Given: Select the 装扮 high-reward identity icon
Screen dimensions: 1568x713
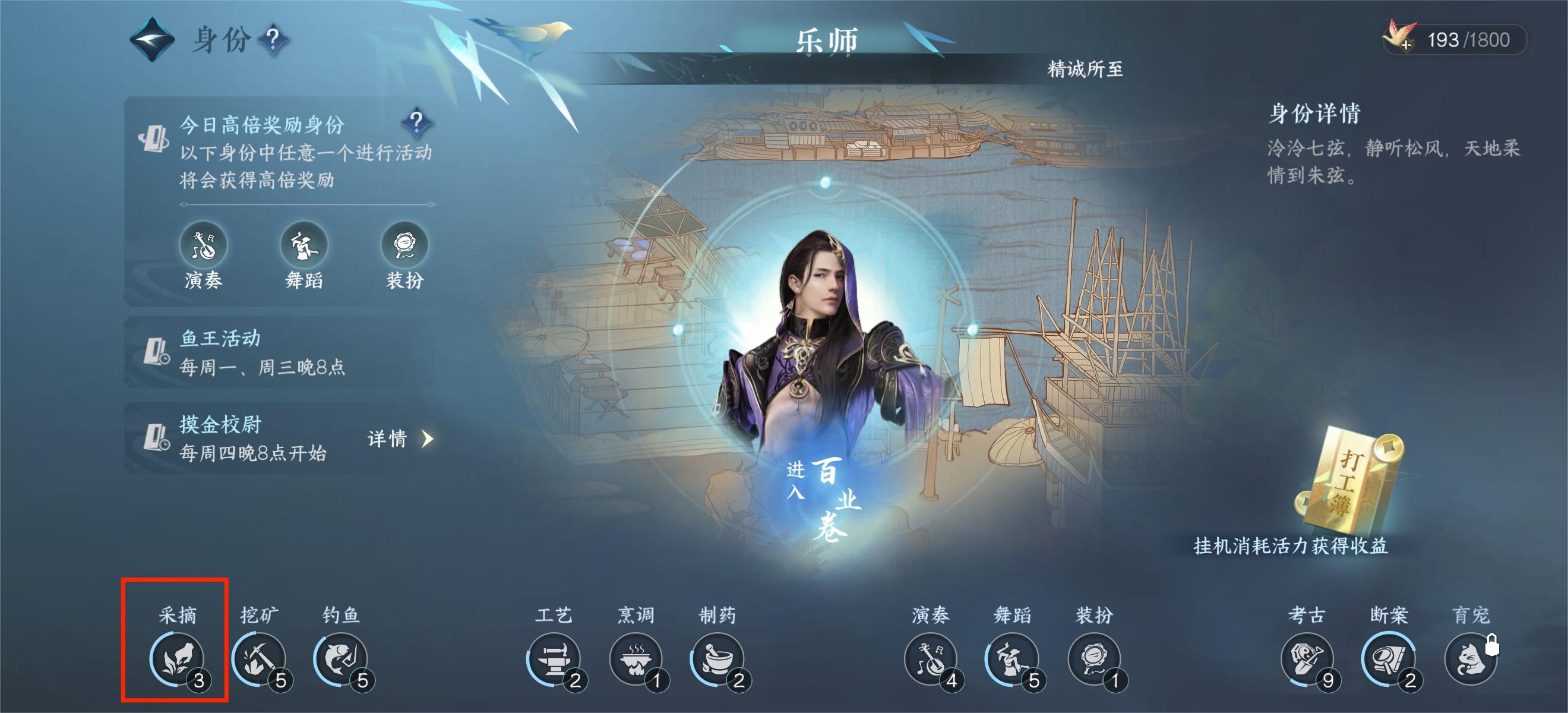Looking at the screenshot, I should coord(404,245).
